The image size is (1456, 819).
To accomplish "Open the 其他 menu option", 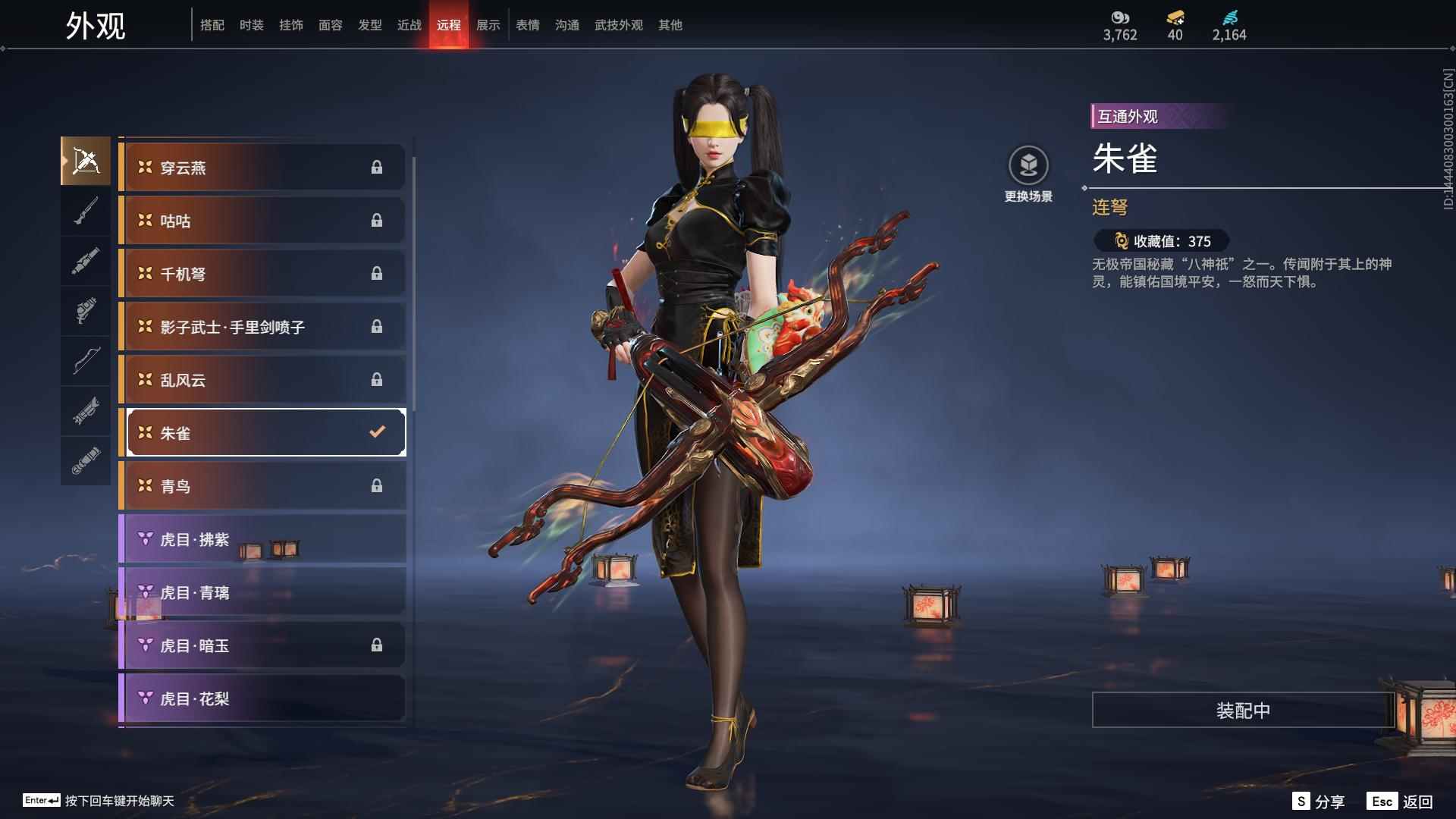I will coord(670,24).
